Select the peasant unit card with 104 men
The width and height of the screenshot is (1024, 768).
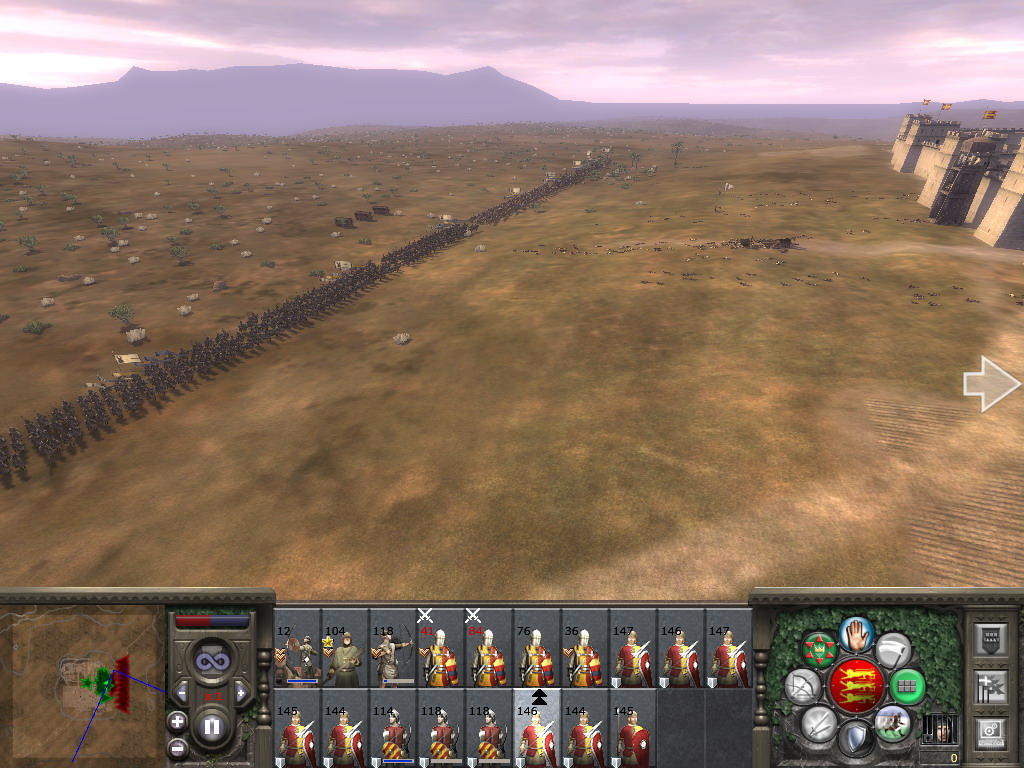click(x=345, y=648)
